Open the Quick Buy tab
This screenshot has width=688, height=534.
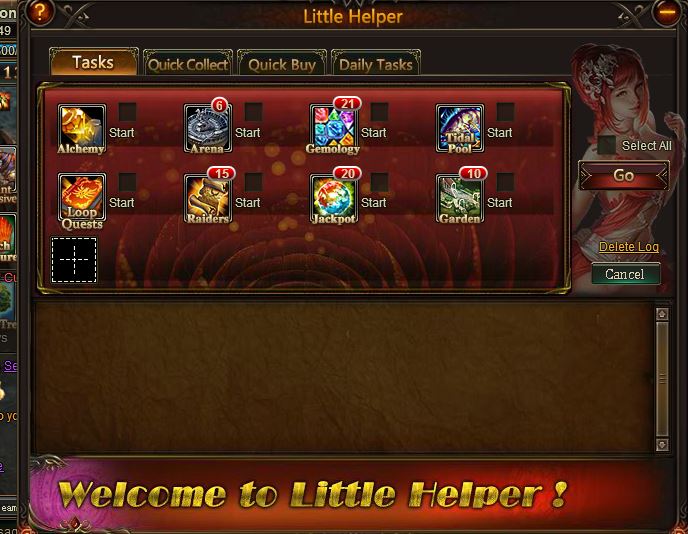click(282, 64)
